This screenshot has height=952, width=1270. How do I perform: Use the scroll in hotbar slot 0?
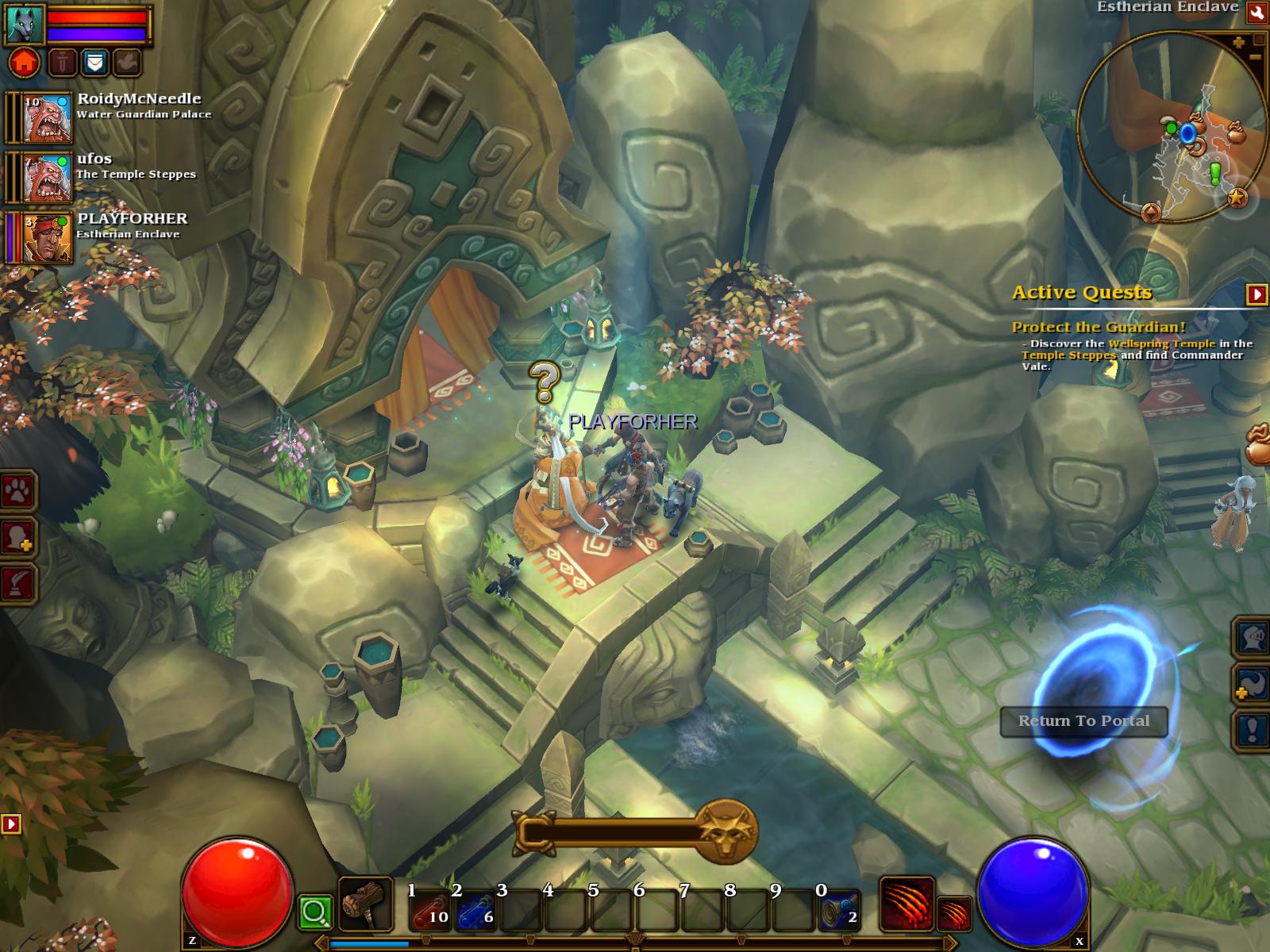[840, 910]
